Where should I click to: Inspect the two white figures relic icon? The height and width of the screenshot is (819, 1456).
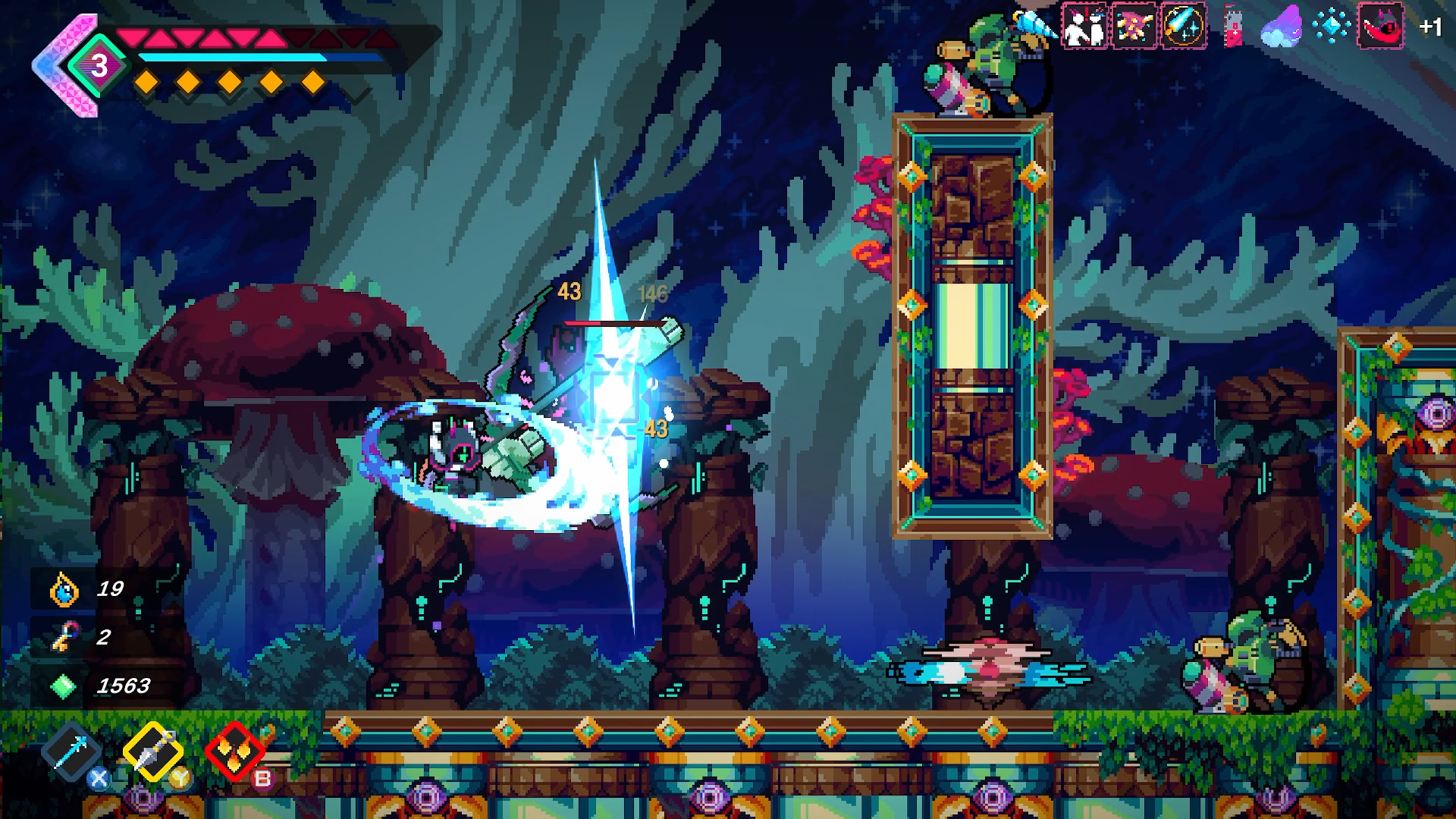coord(1084,27)
